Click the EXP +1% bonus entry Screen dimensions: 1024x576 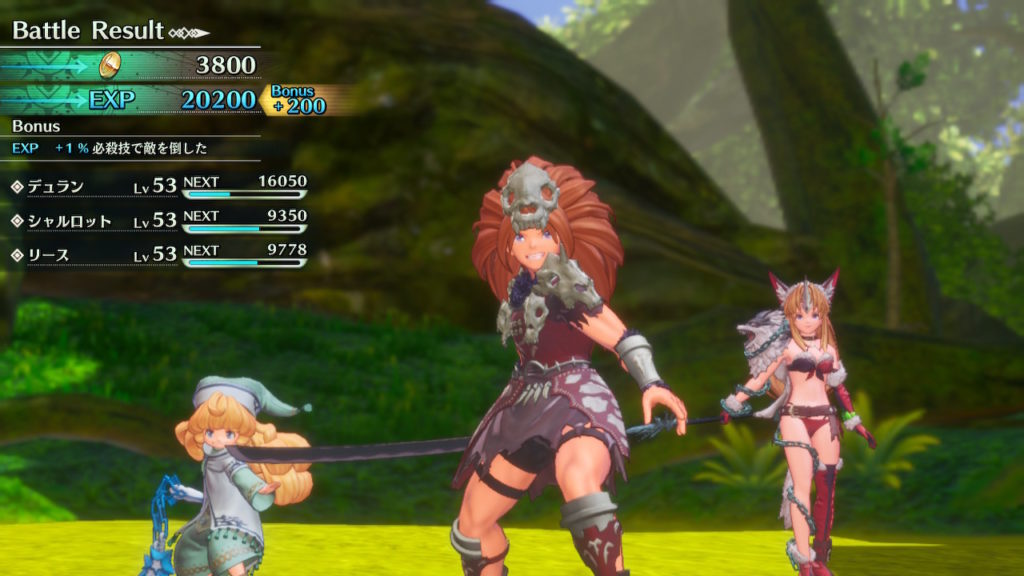[x=110, y=148]
